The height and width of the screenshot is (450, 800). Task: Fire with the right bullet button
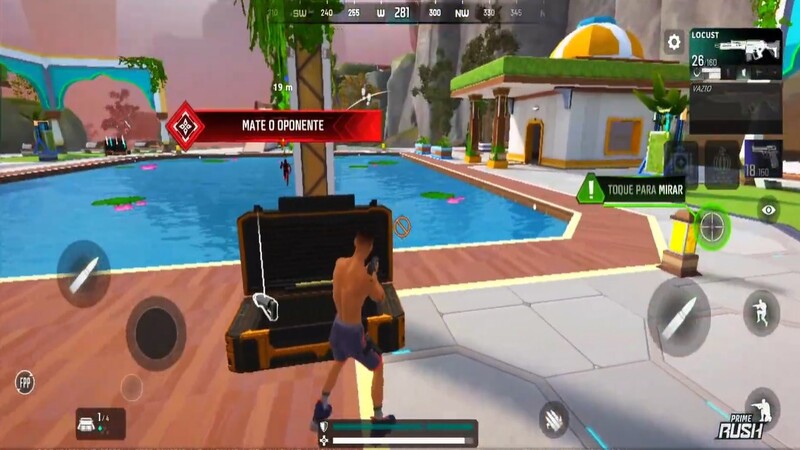(x=679, y=312)
